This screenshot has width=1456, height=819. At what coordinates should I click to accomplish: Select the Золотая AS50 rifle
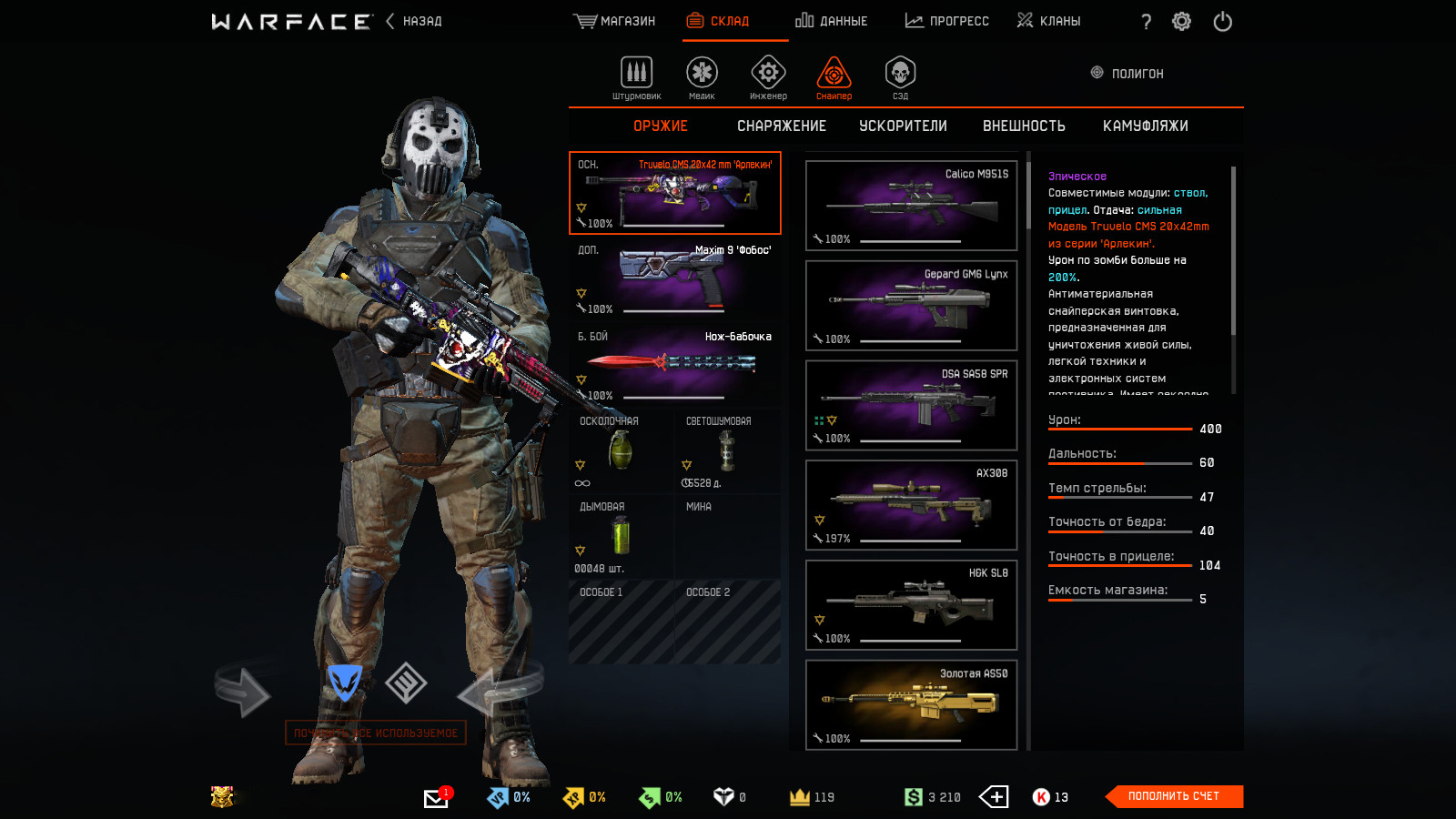pos(911,704)
